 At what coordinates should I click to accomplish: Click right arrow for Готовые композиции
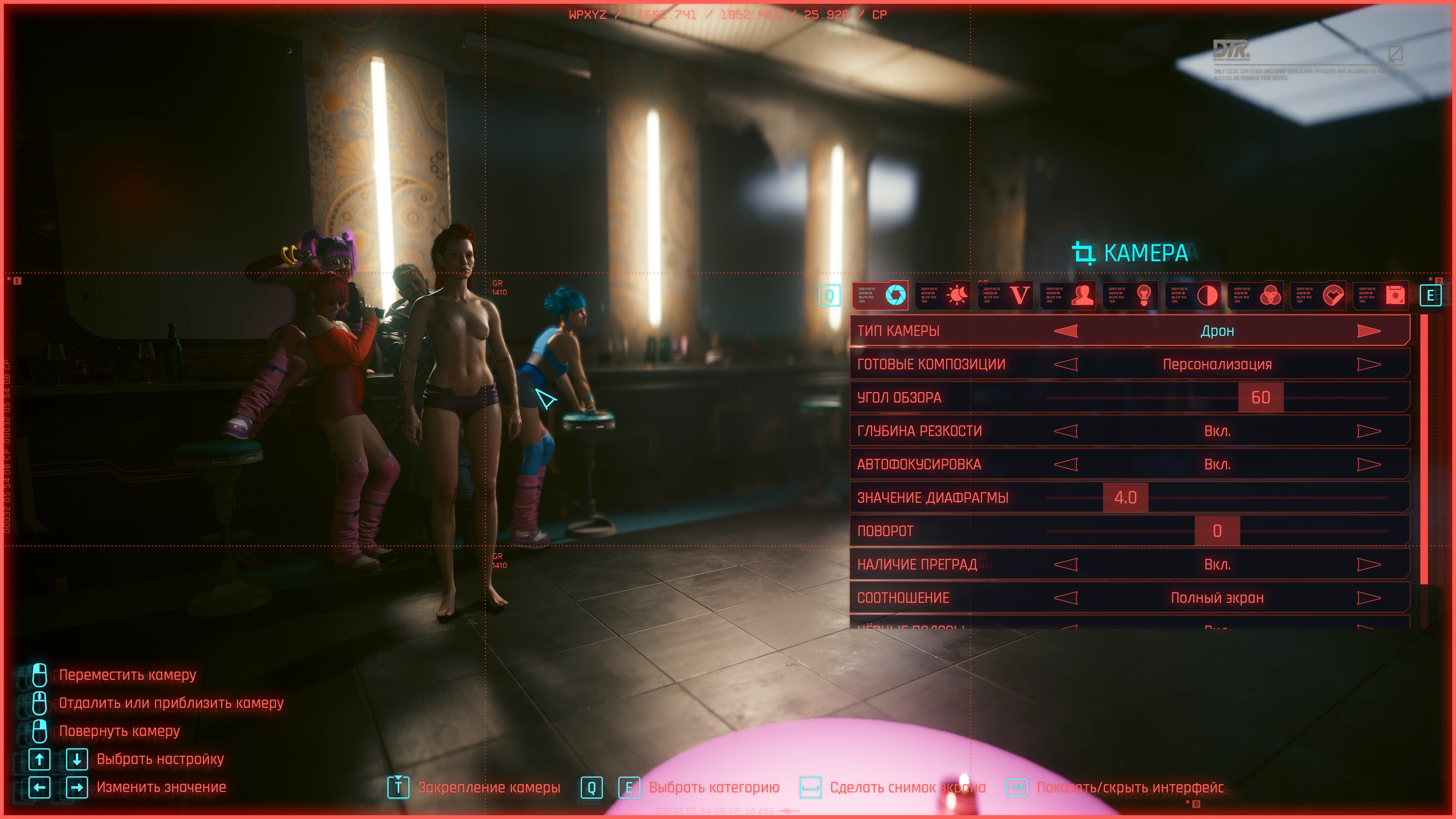pyautogui.click(x=1369, y=365)
